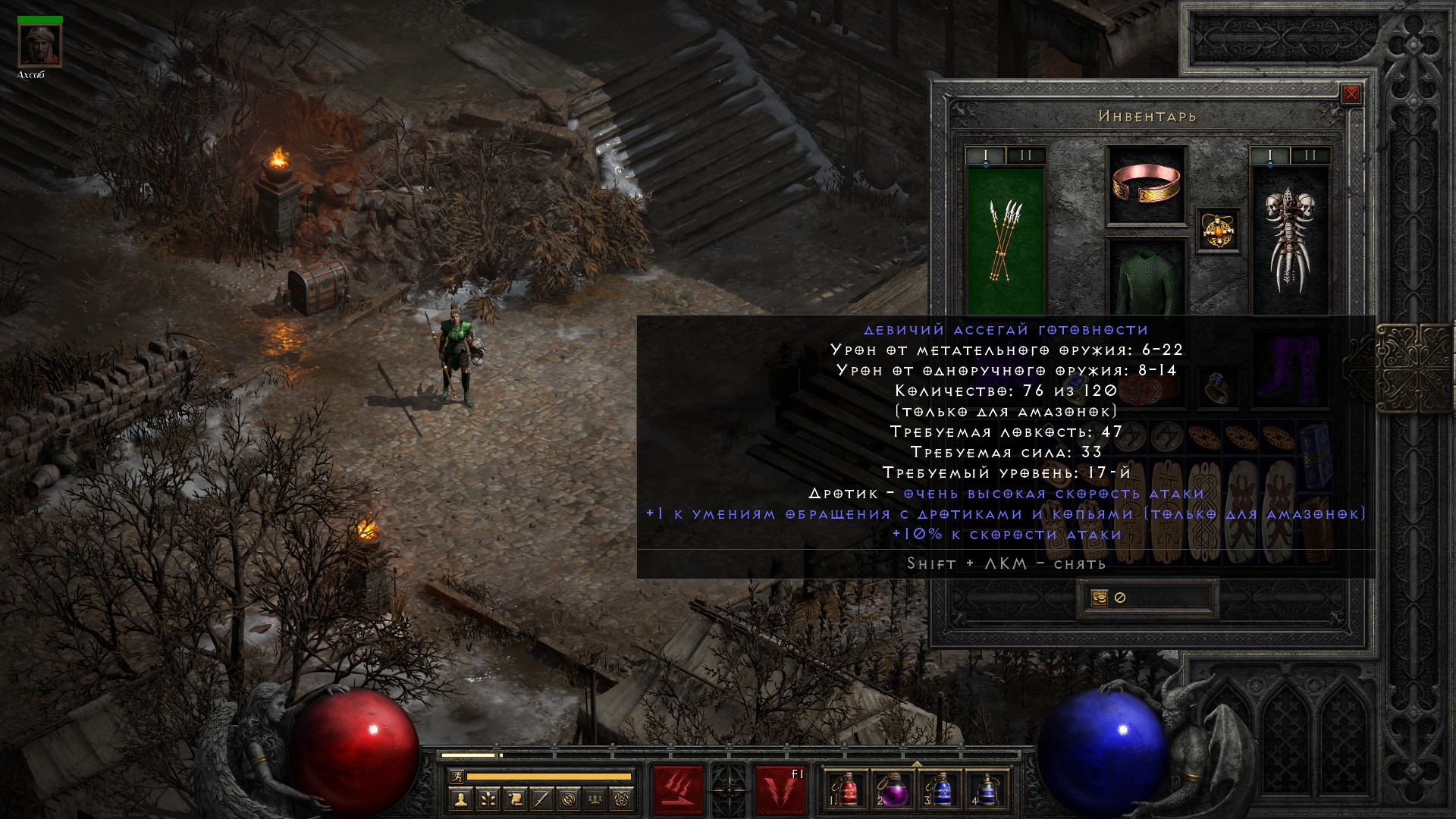Choose the right-click F1 lightning skill
The width and height of the screenshot is (1456, 819).
[780, 790]
